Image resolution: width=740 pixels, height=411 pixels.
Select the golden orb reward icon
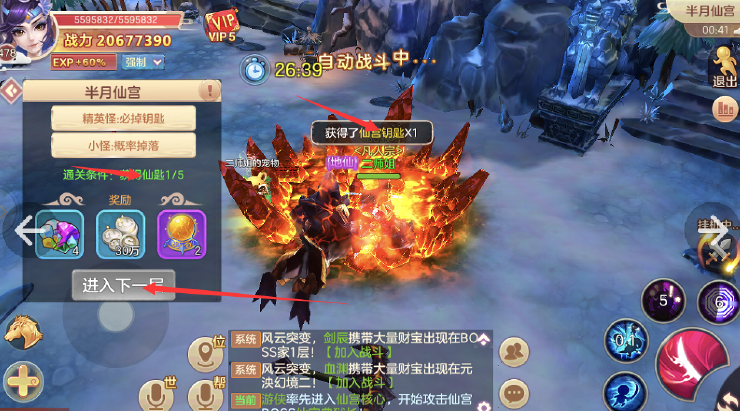181,233
